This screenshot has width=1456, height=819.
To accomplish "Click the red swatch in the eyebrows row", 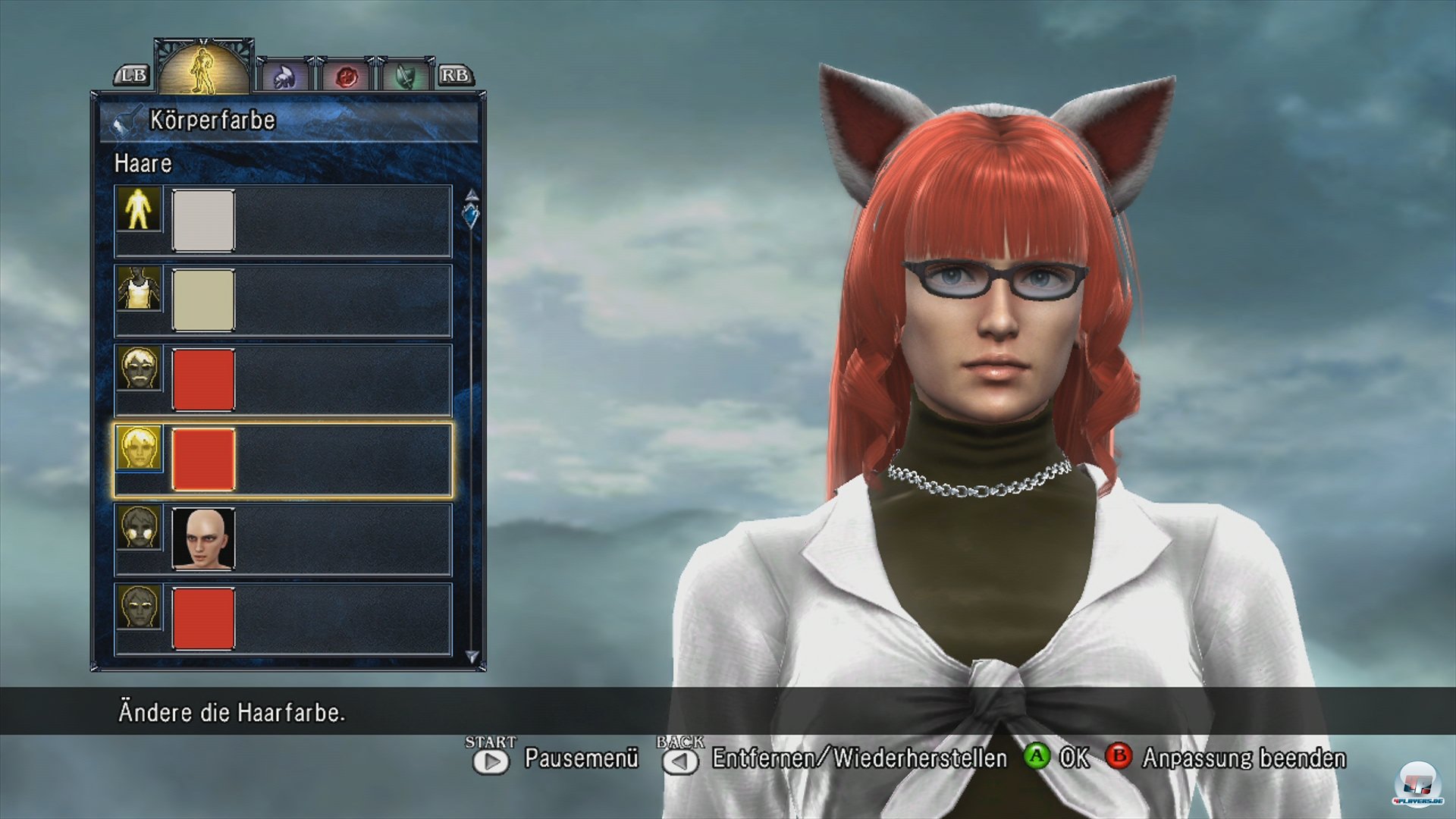I will (203, 619).
